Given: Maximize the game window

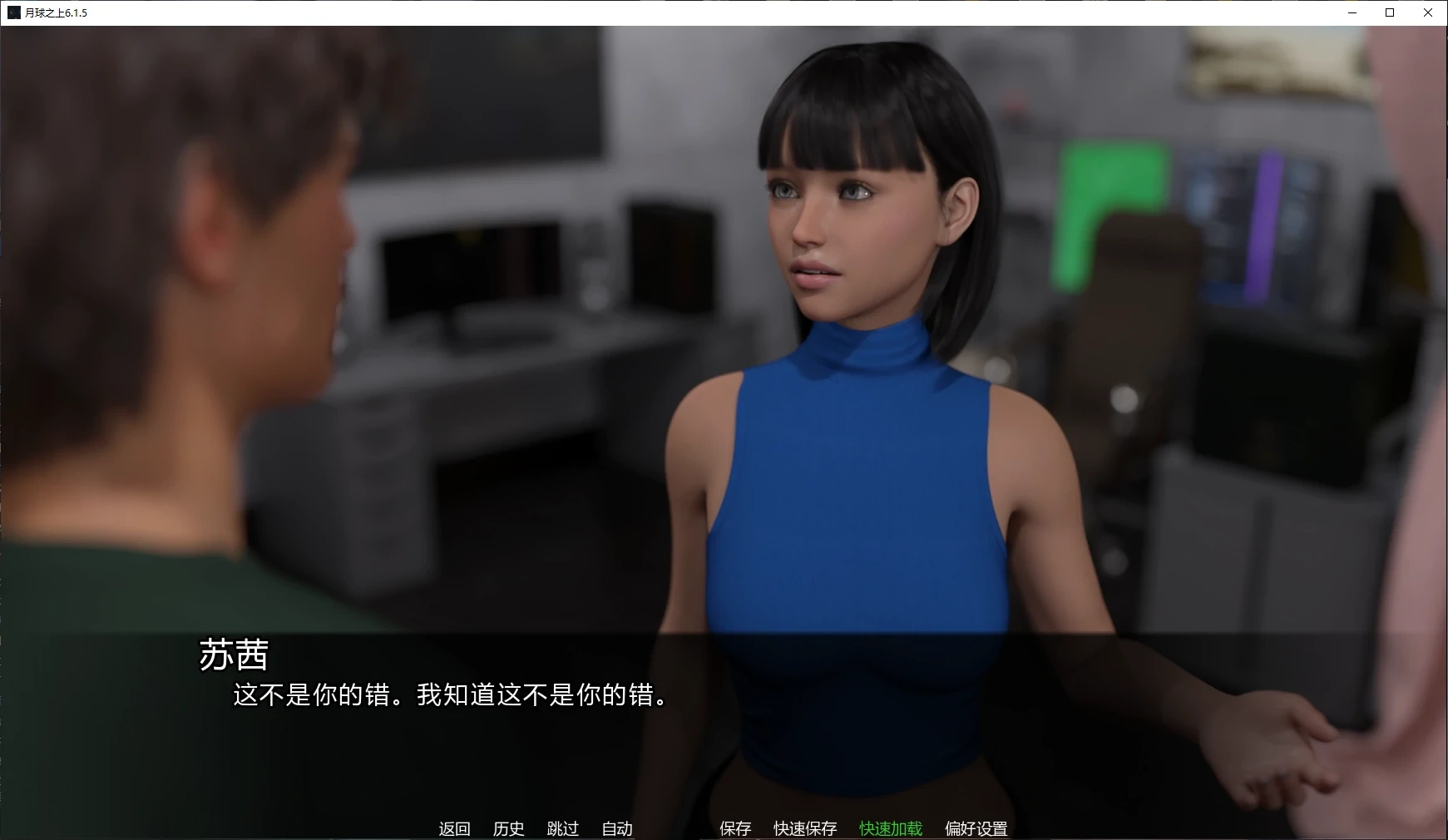Looking at the screenshot, I should [x=1389, y=12].
